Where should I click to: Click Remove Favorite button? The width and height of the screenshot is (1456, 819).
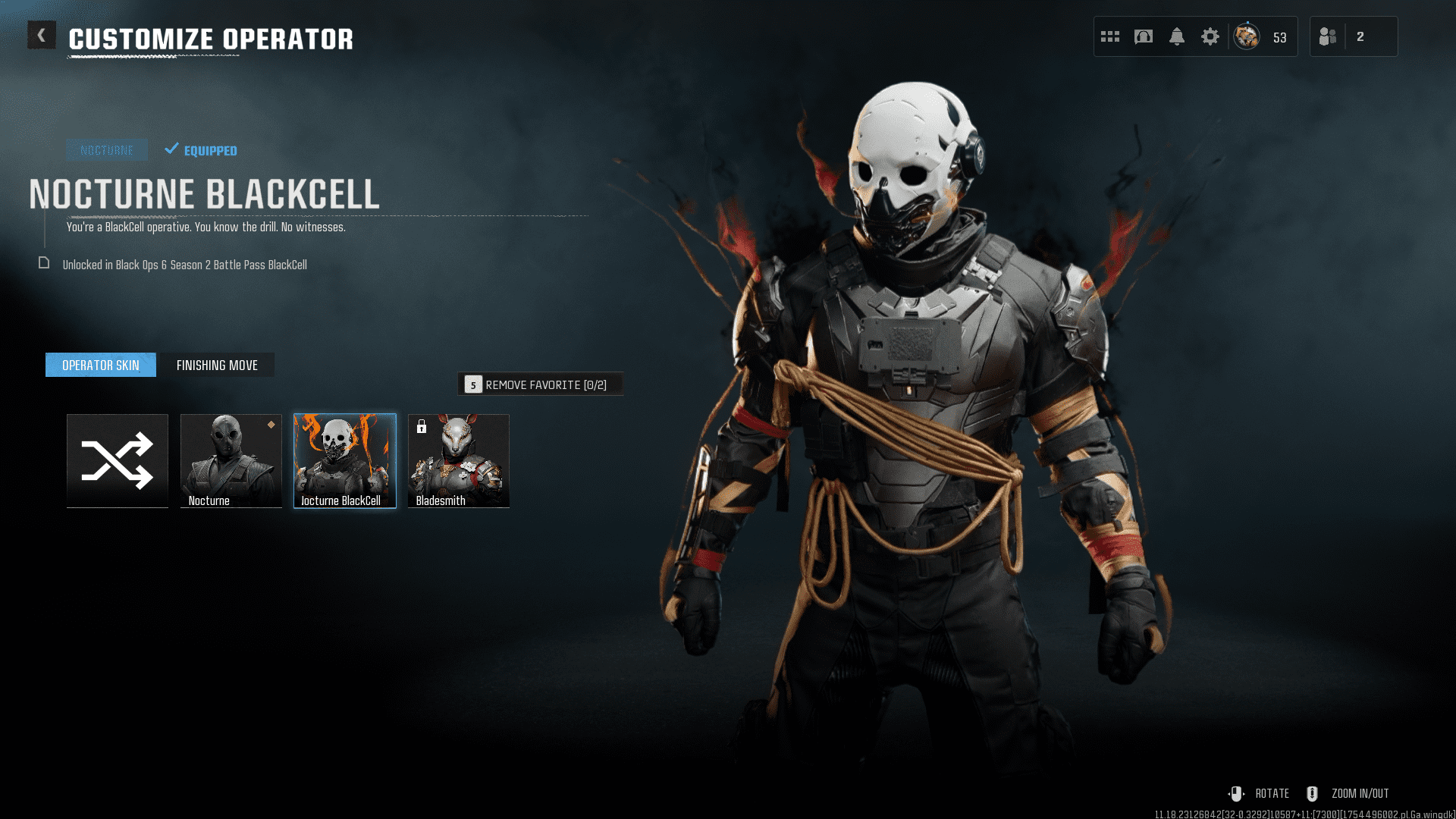point(540,384)
